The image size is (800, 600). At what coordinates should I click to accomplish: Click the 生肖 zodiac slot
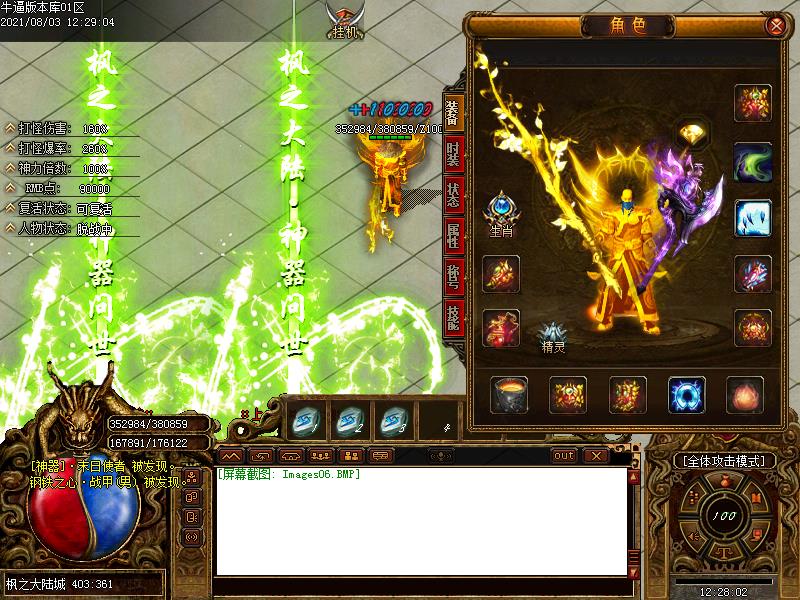(500, 211)
